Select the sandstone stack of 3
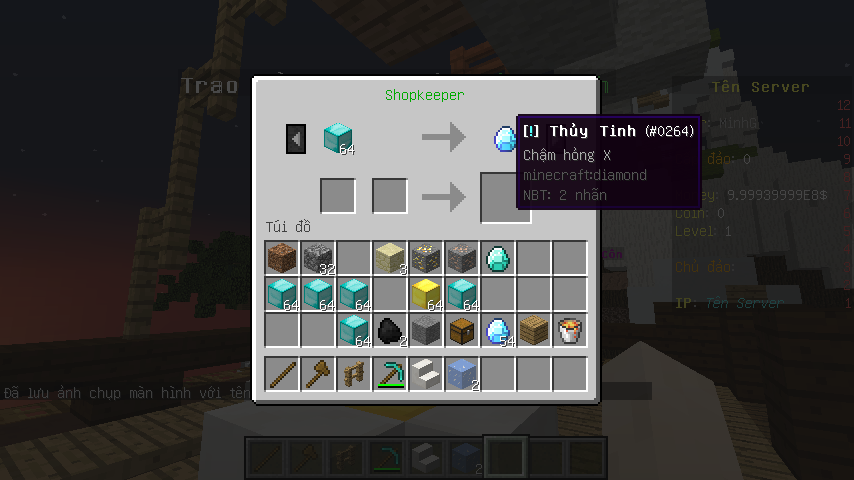The image size is (854, 480). pos(391,259)
